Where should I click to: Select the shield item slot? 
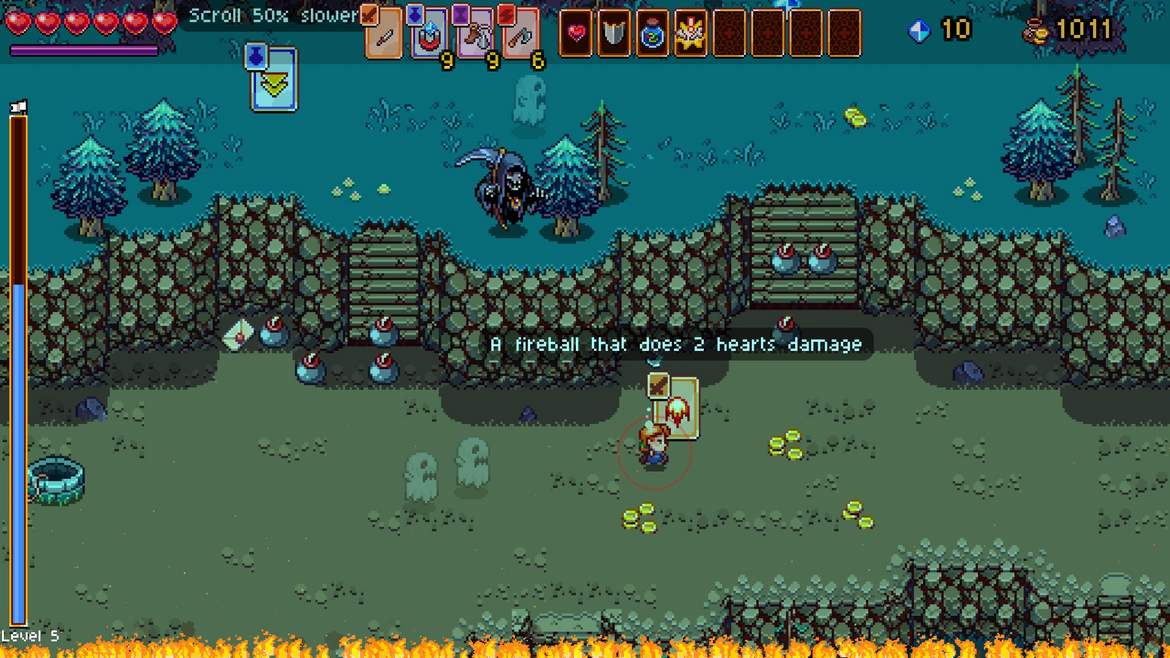click(614, 34)
